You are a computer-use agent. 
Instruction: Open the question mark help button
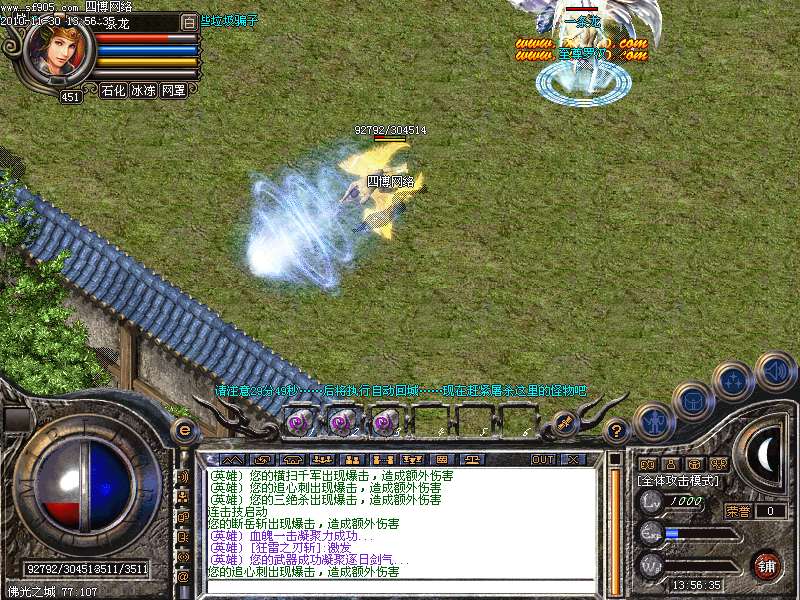tap(618, 432)
